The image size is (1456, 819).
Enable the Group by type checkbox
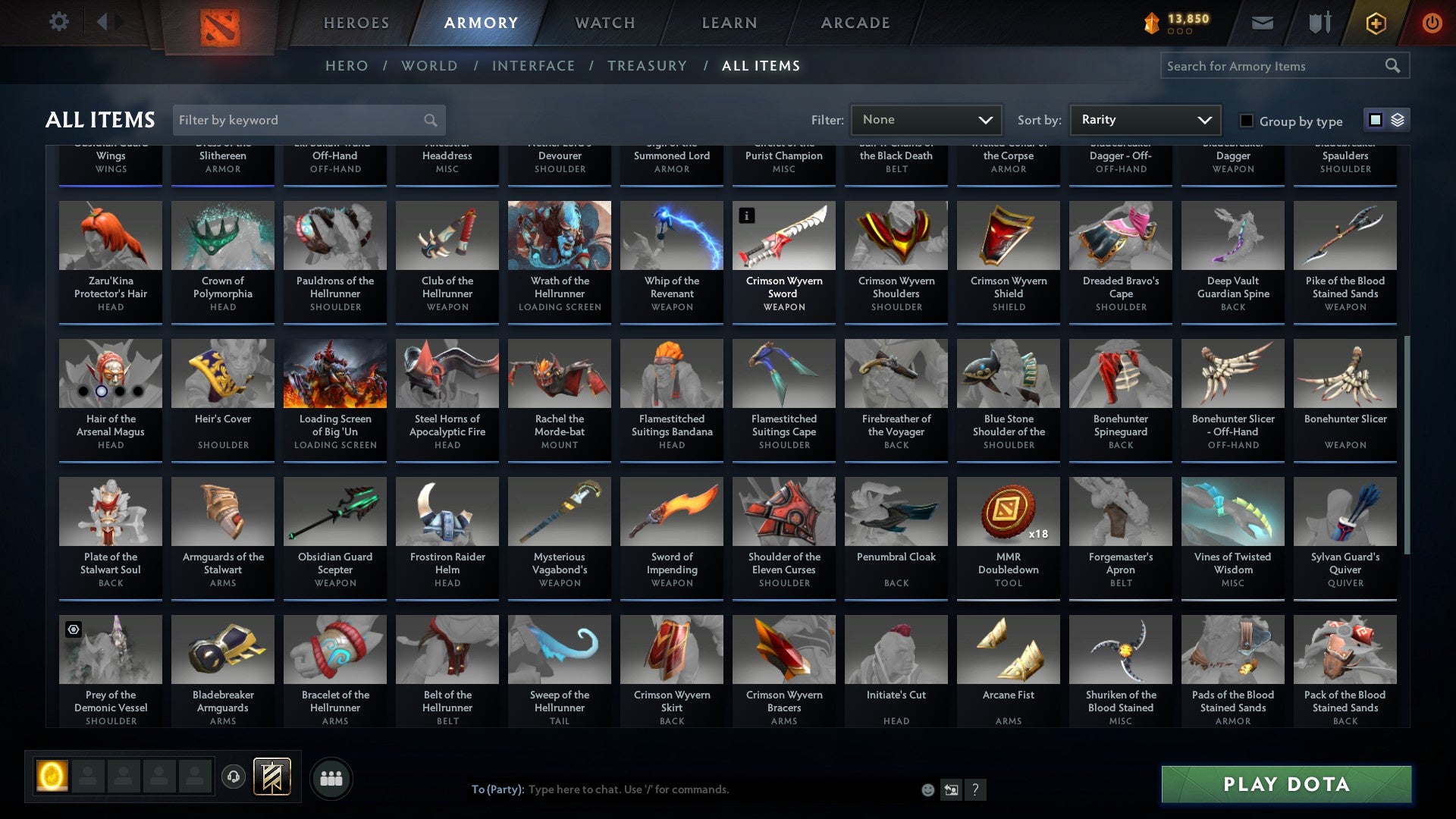click(1246, 121)
